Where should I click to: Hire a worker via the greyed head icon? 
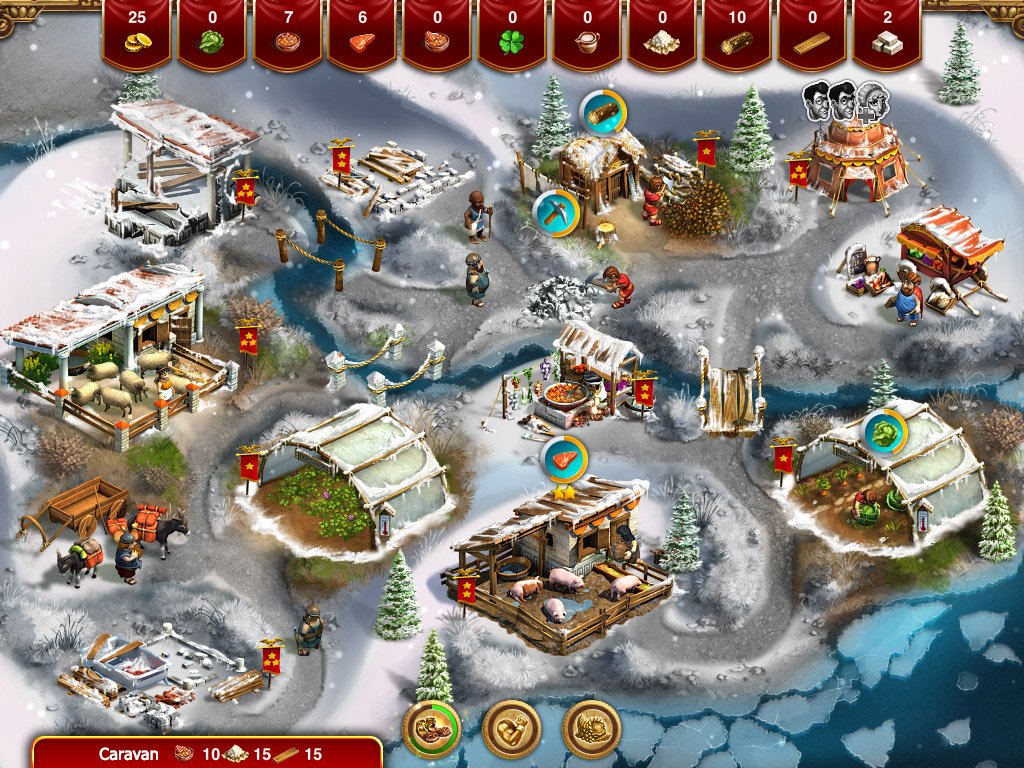[x=874, y=99]
